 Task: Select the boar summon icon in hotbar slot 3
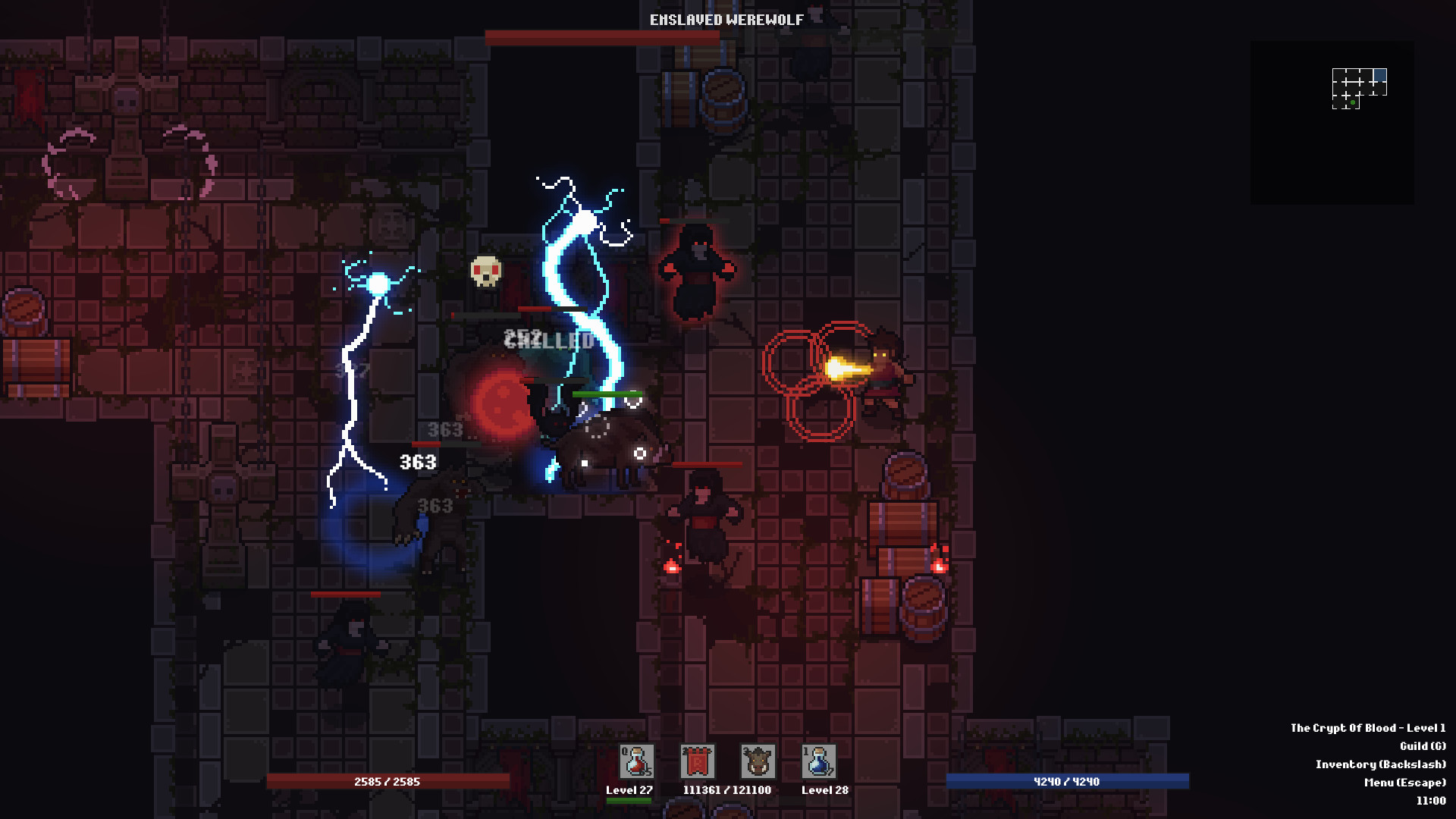tap(759, 762)
